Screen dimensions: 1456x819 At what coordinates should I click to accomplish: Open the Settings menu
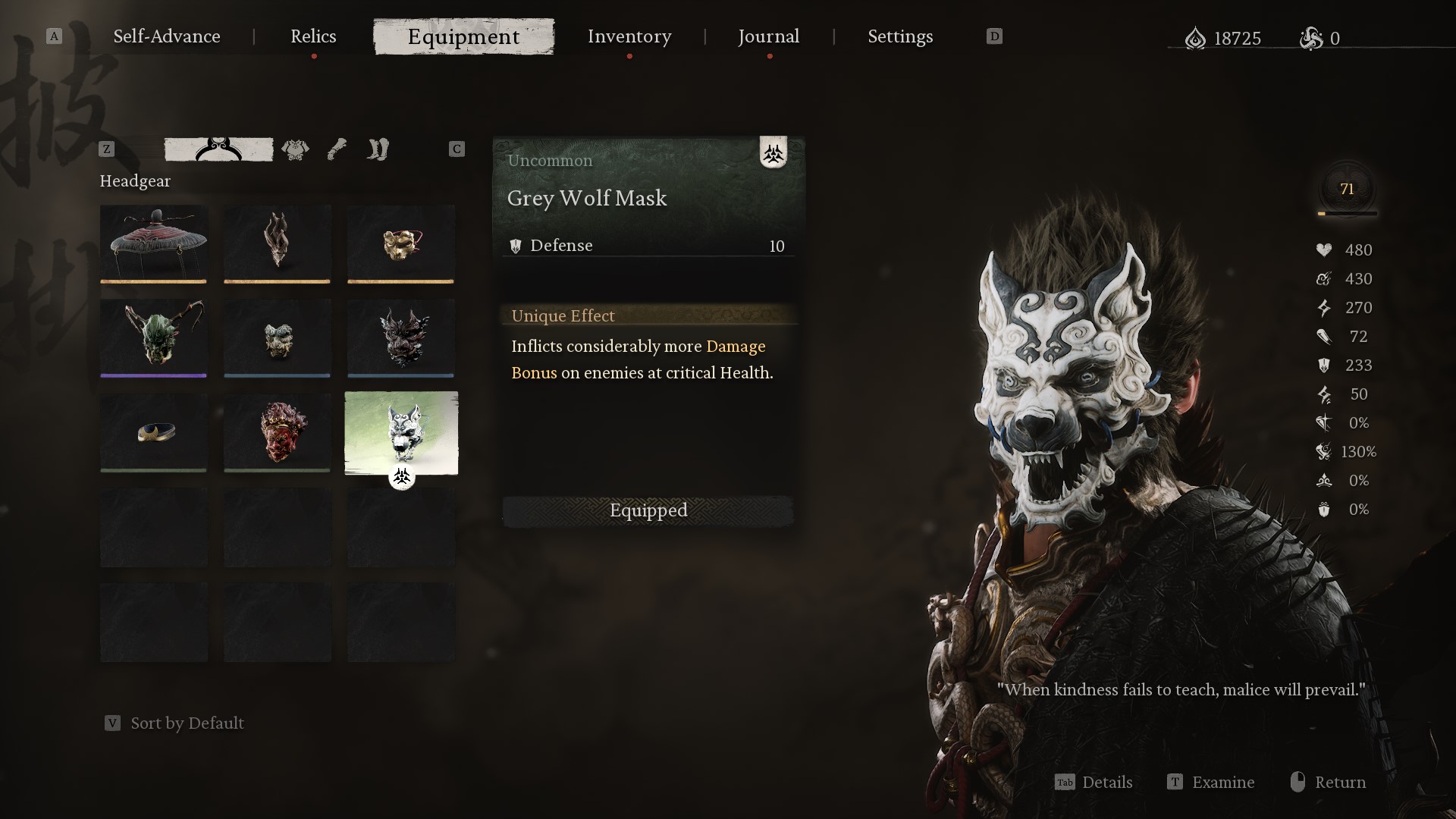point(899,36)
